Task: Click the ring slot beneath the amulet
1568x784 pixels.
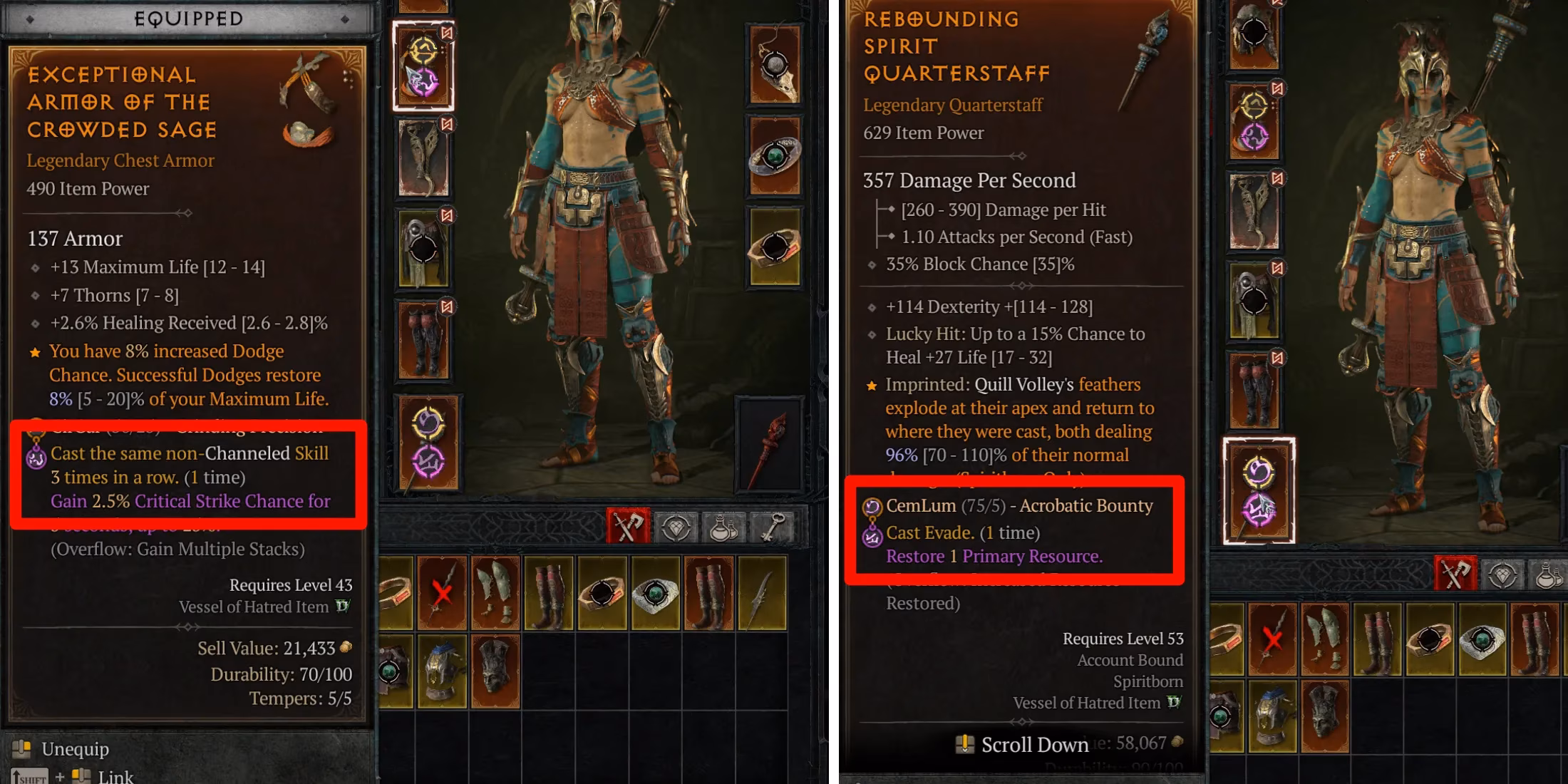Action: coord(777,246)
